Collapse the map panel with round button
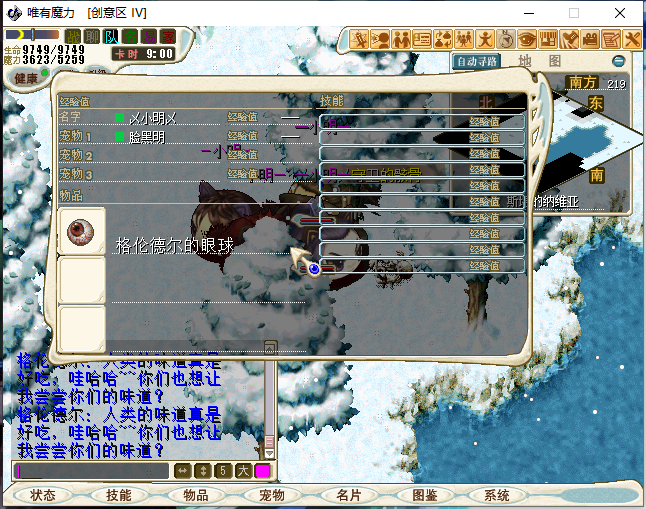 pyautogui.click(x=619, y=61)
